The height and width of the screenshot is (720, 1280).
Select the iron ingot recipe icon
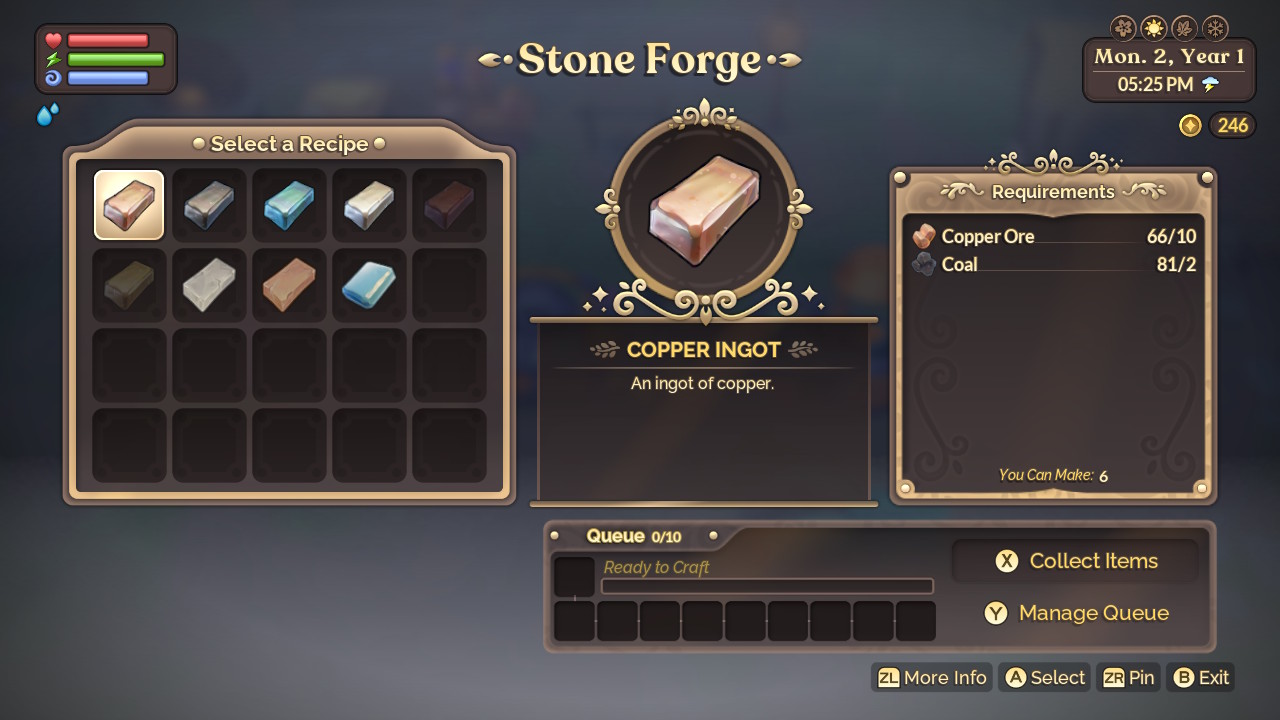pyautogui.click(x=208, y=204)
